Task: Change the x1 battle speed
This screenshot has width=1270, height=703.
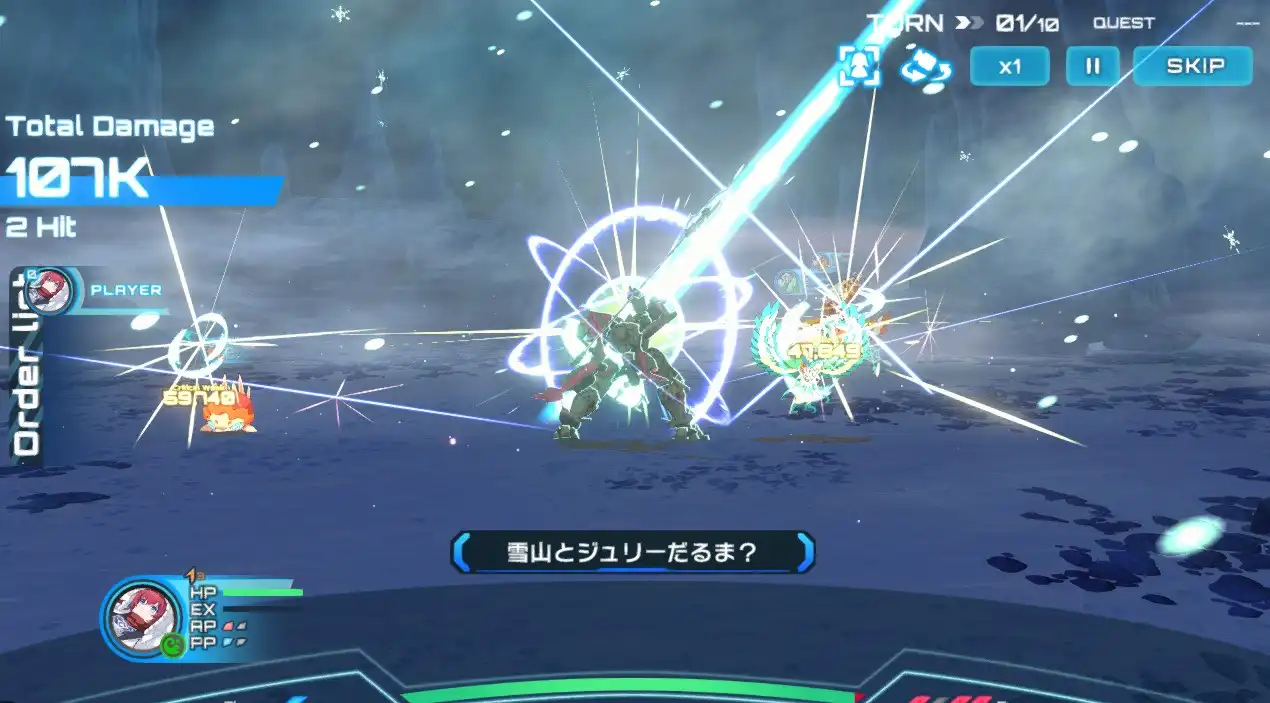Action: (1010, 67)
